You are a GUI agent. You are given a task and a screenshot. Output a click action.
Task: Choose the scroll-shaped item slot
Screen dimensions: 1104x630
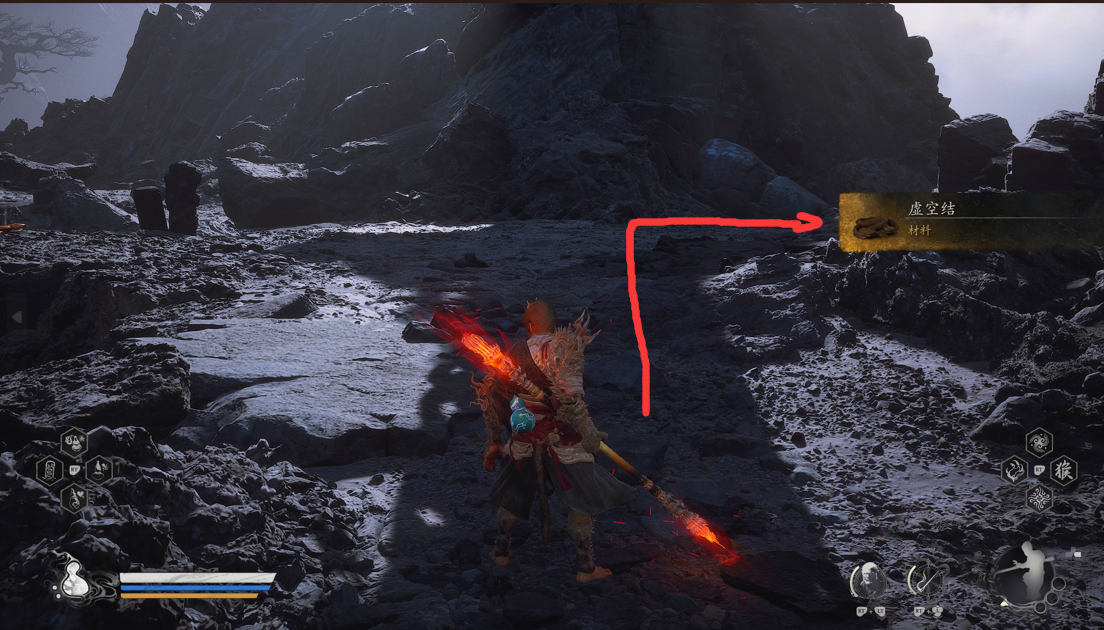[x=49, y=469]
